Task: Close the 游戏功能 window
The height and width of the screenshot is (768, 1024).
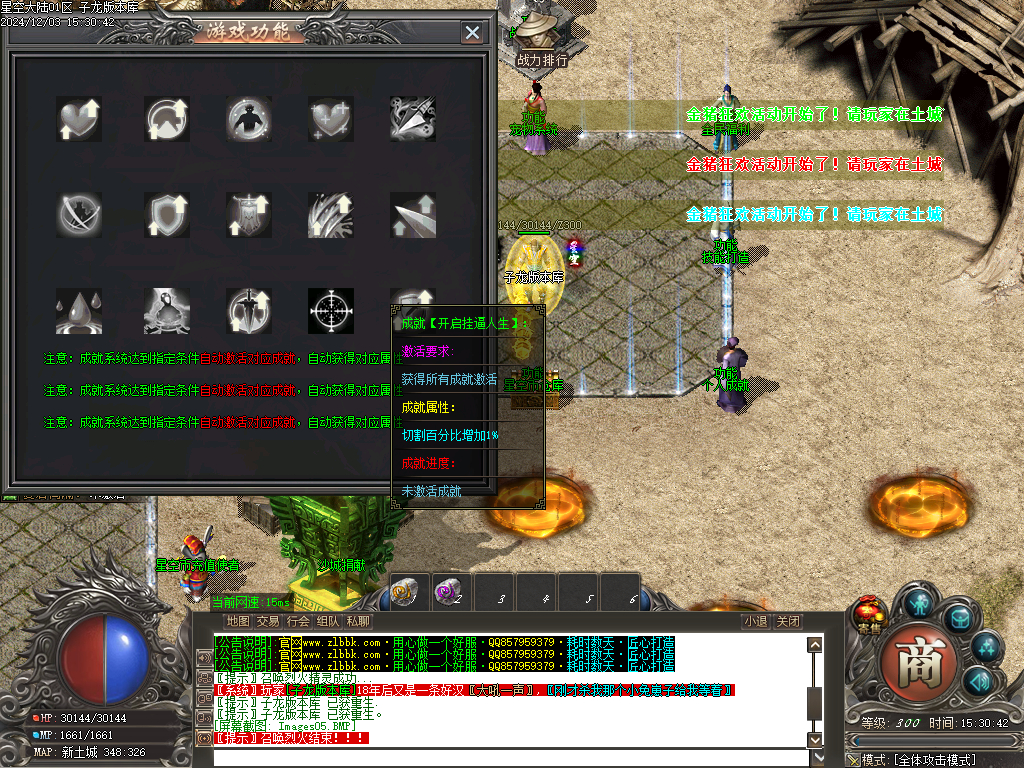Action: 472,32
